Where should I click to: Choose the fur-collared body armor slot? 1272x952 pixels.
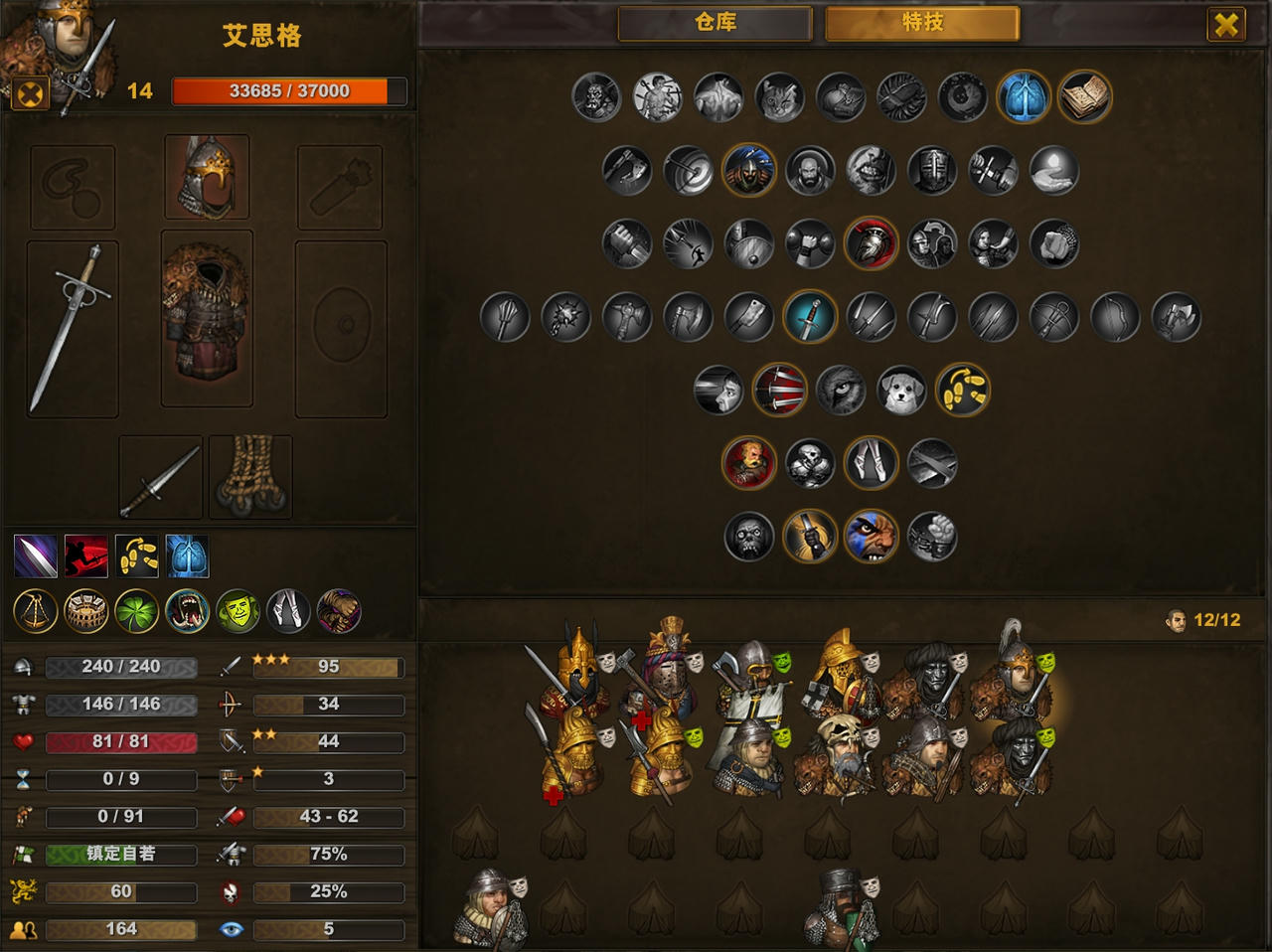[207, 318]
